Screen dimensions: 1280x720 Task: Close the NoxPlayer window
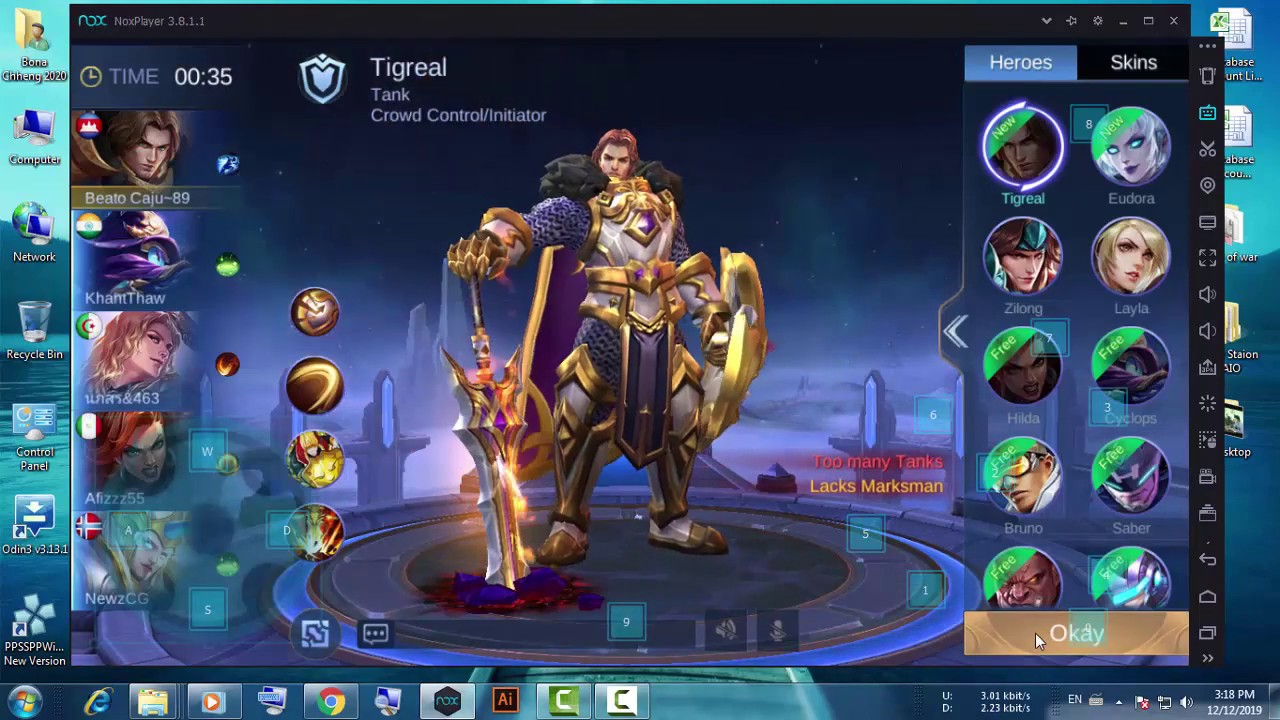click(1174, 21)
